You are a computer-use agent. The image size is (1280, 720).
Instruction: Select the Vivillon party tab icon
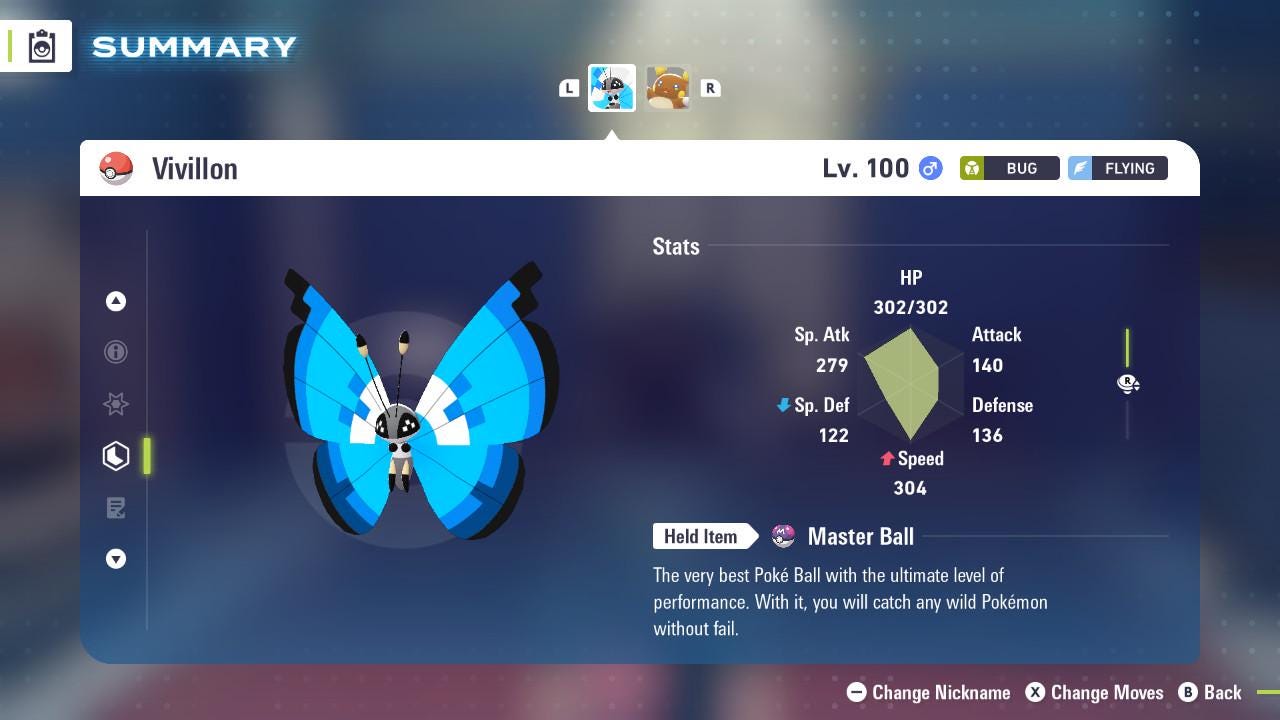tap(611, 87)
